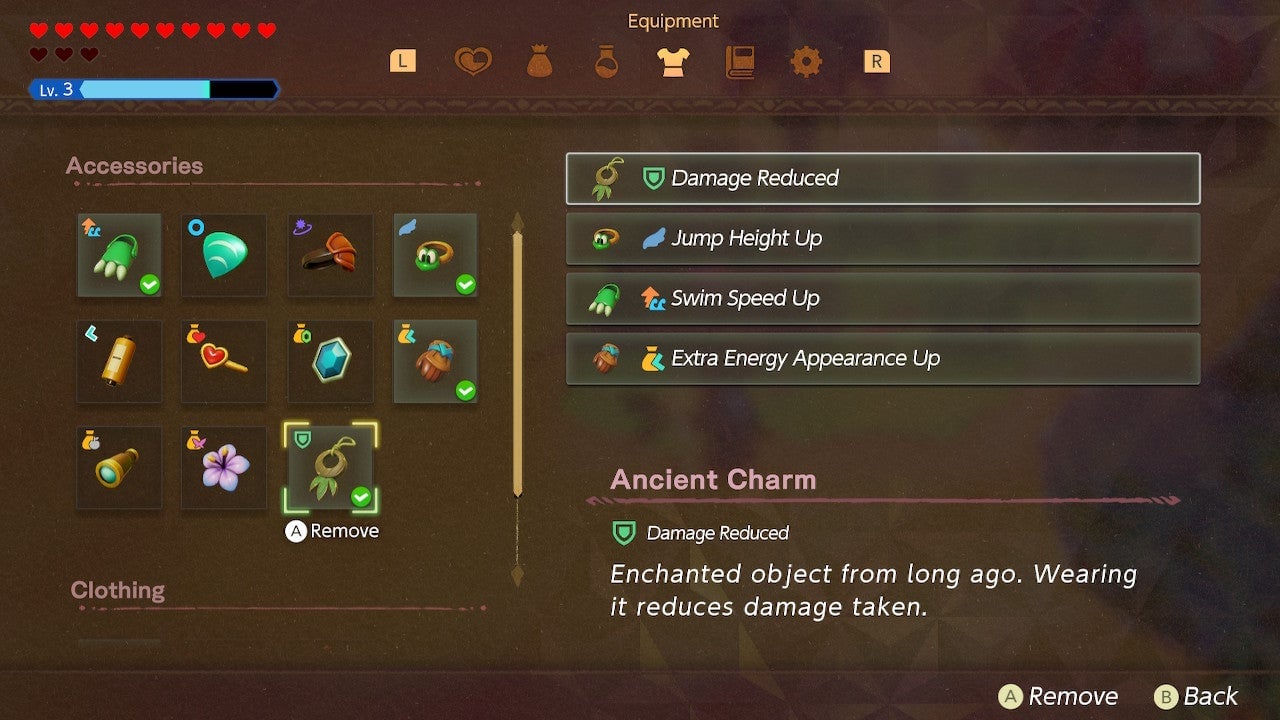Select the potion bottle tab icon
This screenshot has height=720, width=1280.
point(607,61)
